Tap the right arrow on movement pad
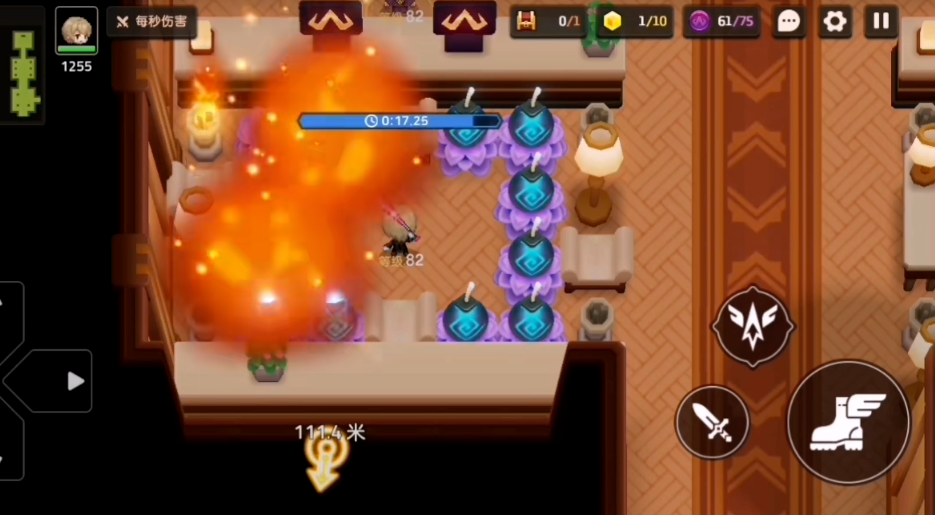Viewport: 935px width, 515px height. pos(75,381)
